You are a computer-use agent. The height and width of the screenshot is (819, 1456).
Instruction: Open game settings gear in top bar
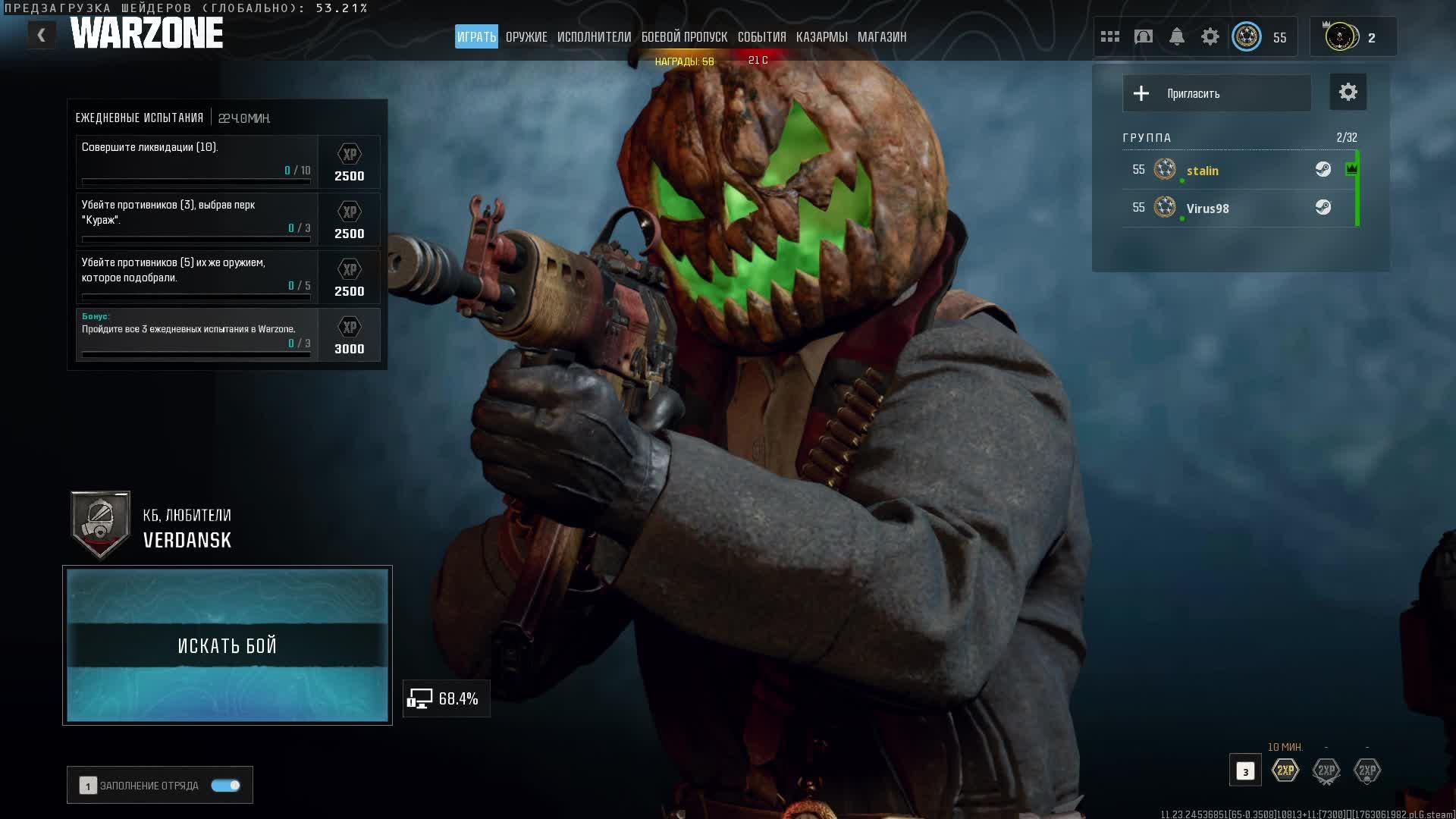[1210, 36]
